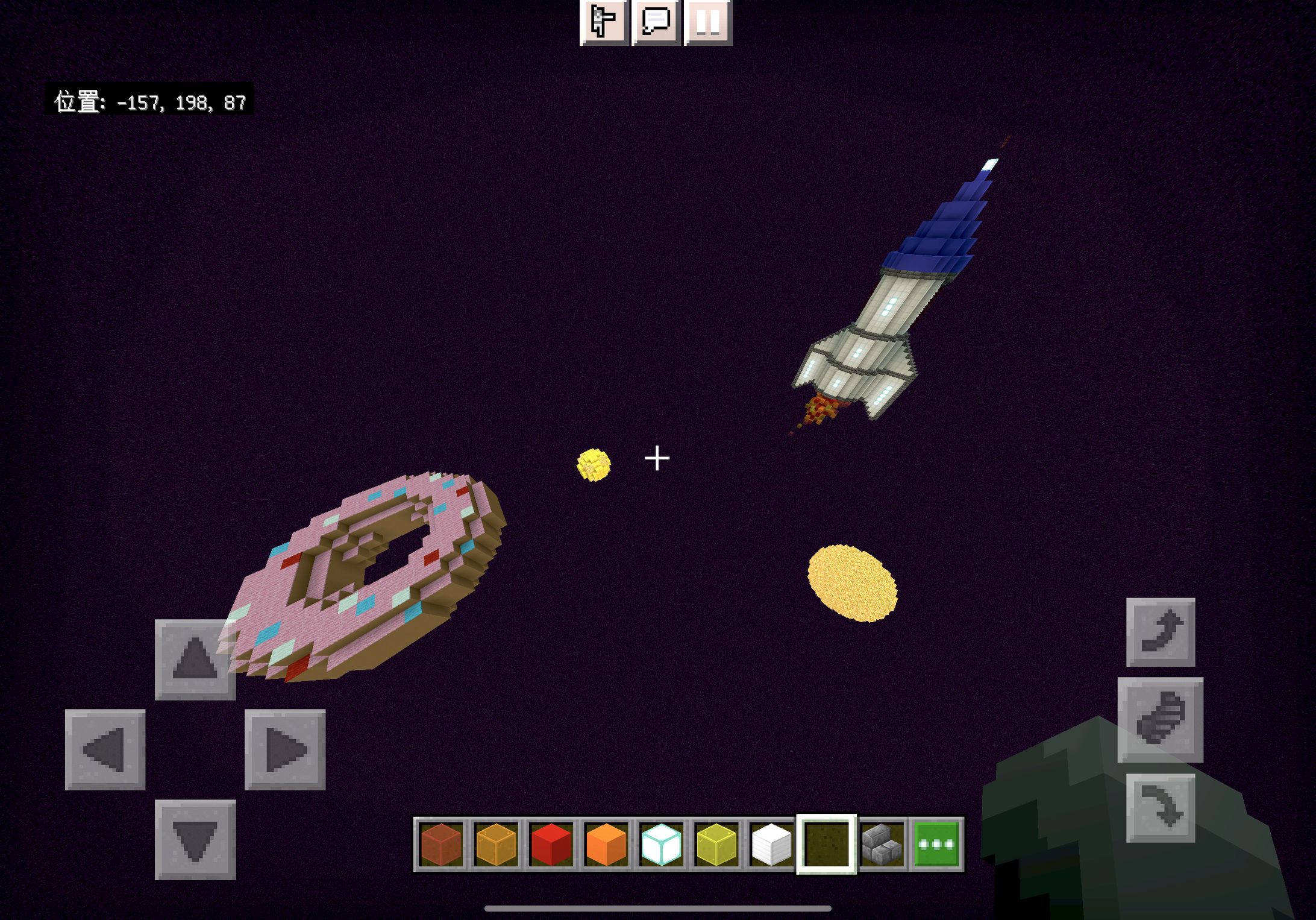Select the white glass block slot
Viewport: 1316px width, 920px height.
click(x=661, y=845)
